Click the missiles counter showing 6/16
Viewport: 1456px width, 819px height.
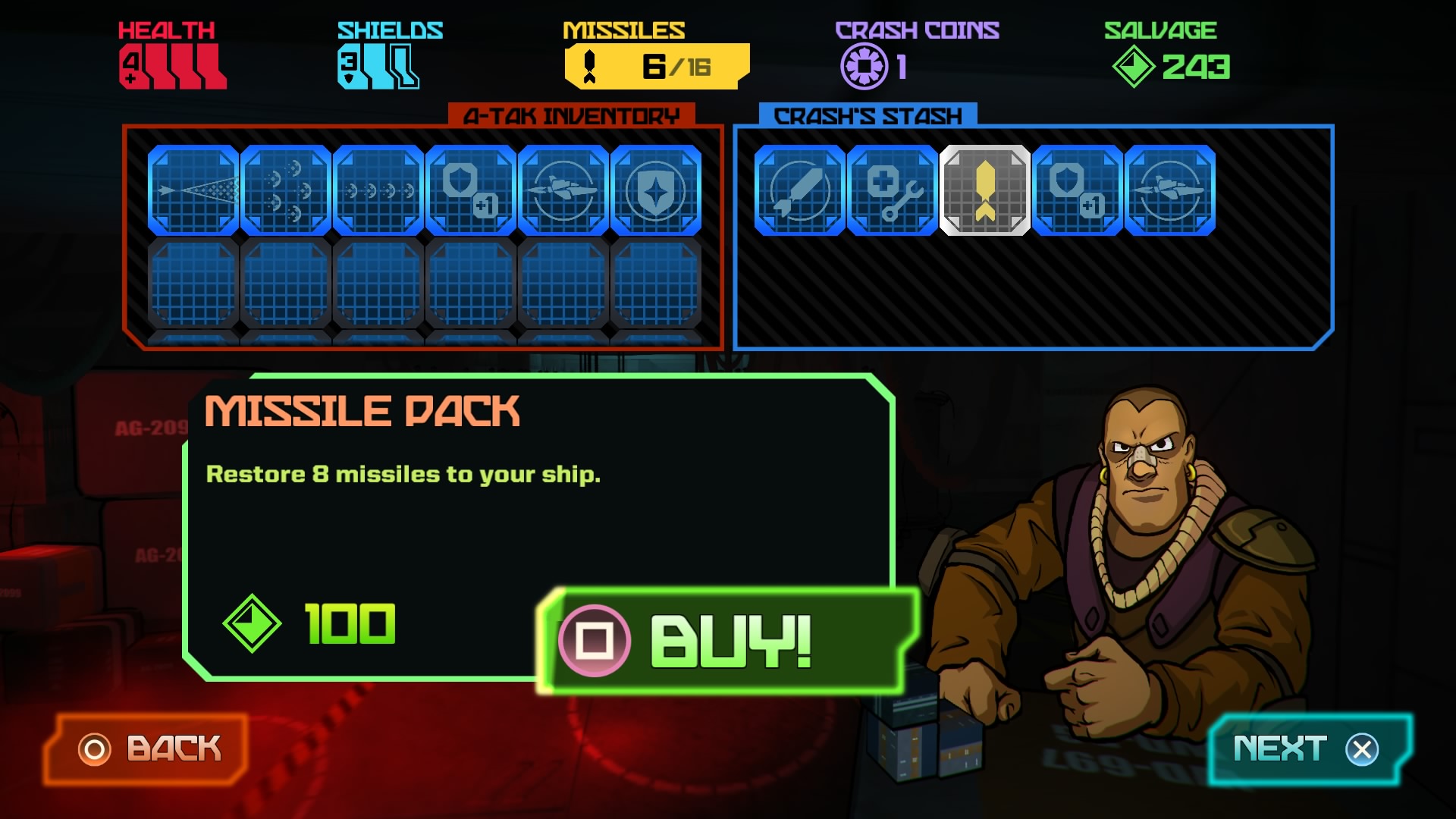[655, 65]
